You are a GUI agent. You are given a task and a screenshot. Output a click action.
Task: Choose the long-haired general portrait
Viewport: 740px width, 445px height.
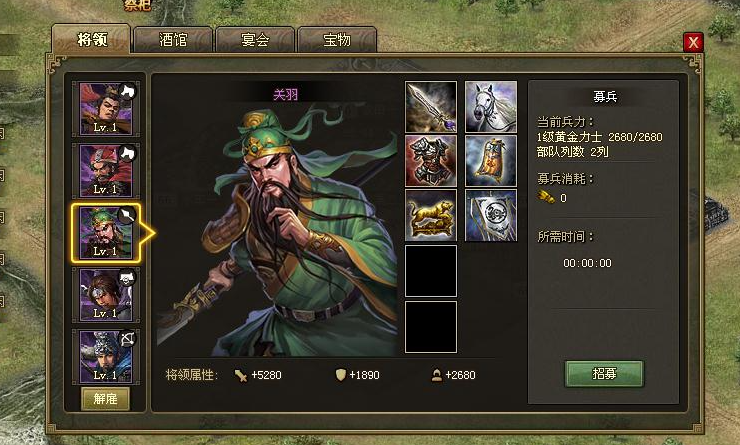click(x=110, y=296)
